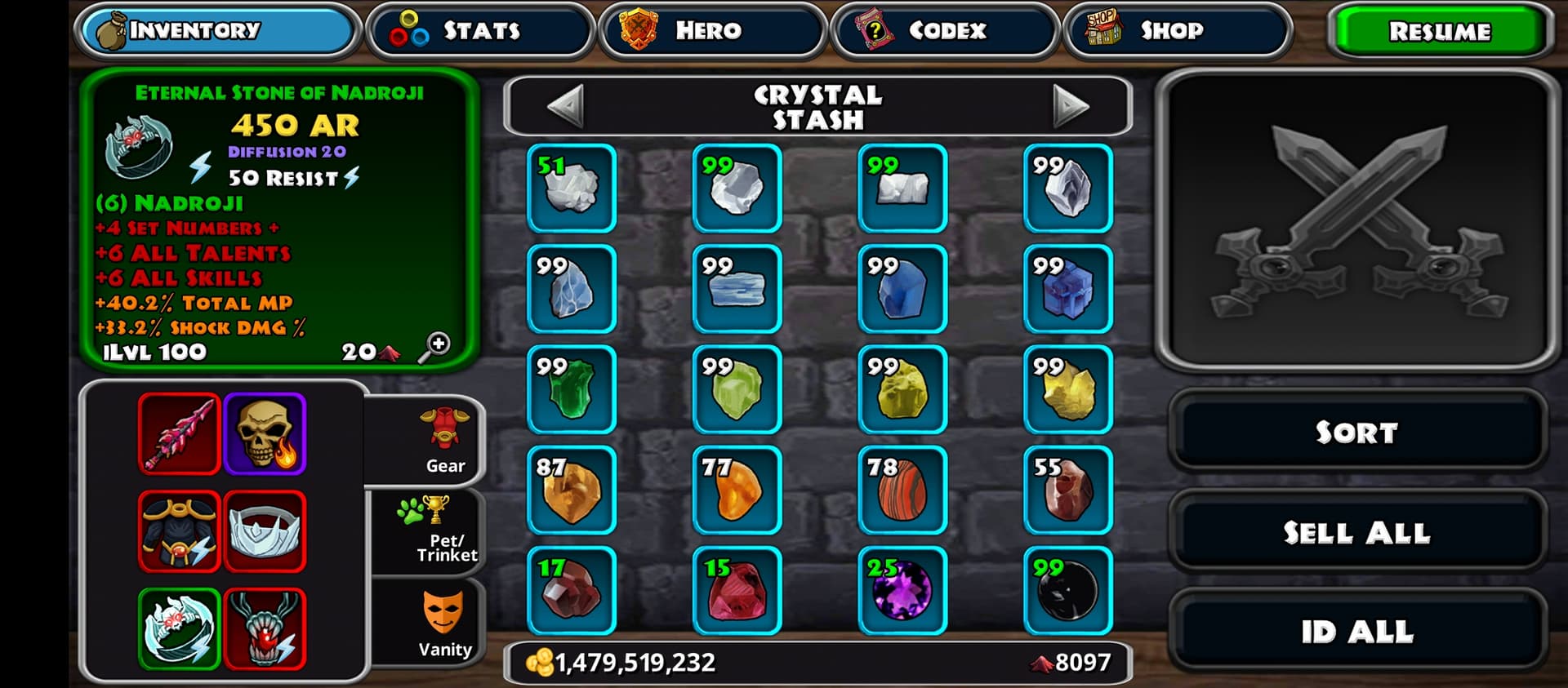Show the previous stash page arrow

point(565,106)
